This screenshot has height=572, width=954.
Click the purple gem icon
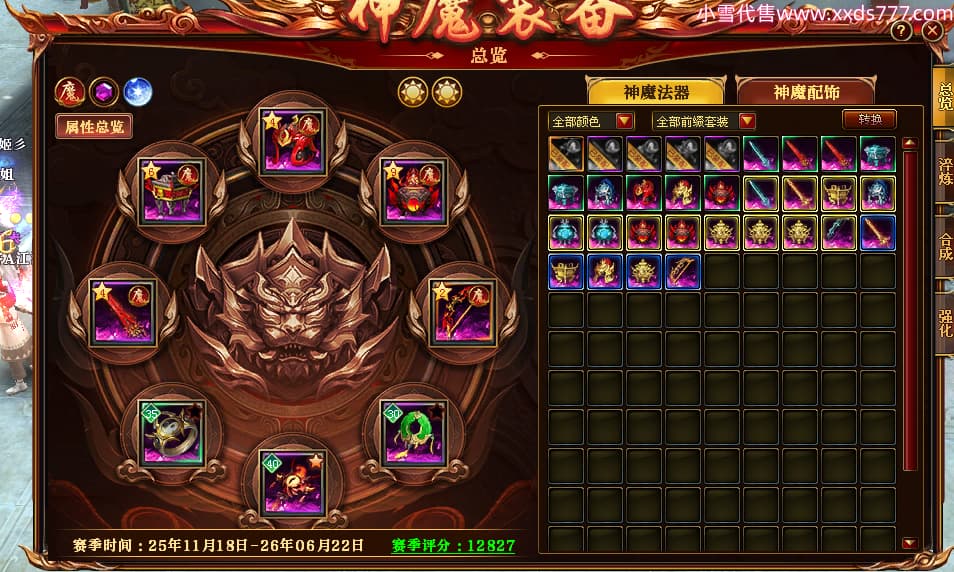(x=103, y=92)
